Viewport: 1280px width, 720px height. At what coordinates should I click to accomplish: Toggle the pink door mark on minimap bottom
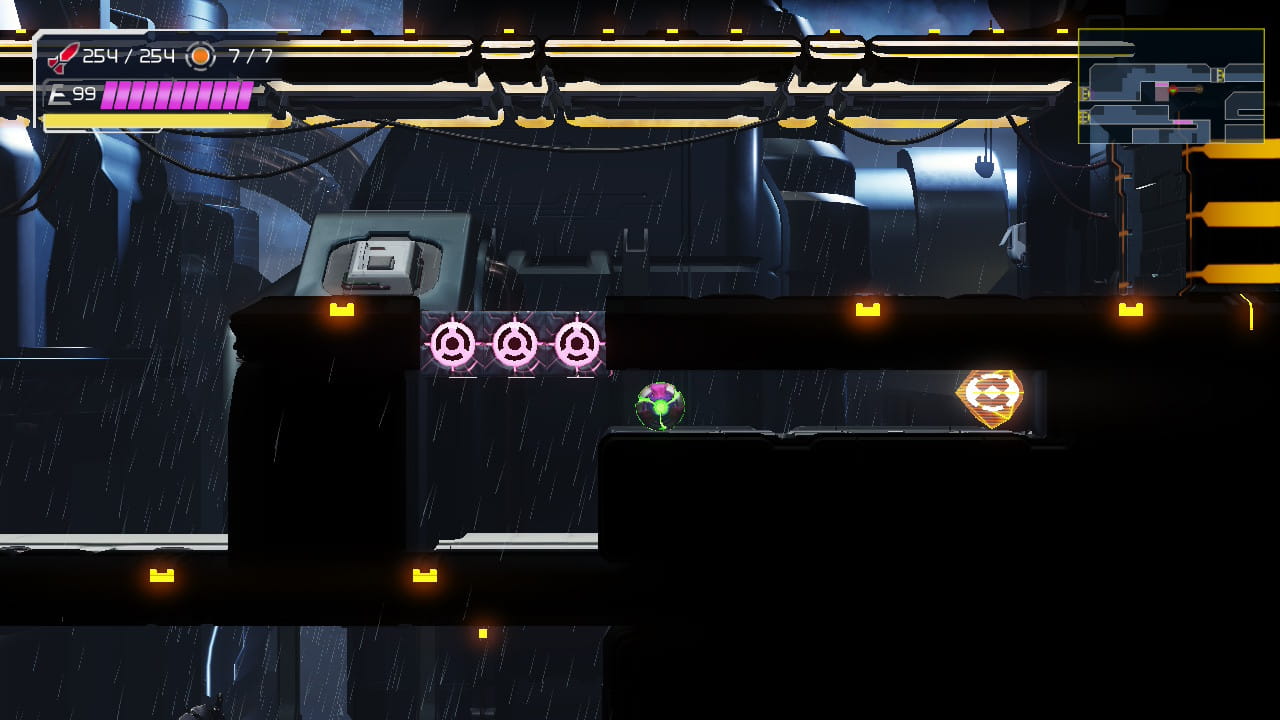coord(1182,123)
